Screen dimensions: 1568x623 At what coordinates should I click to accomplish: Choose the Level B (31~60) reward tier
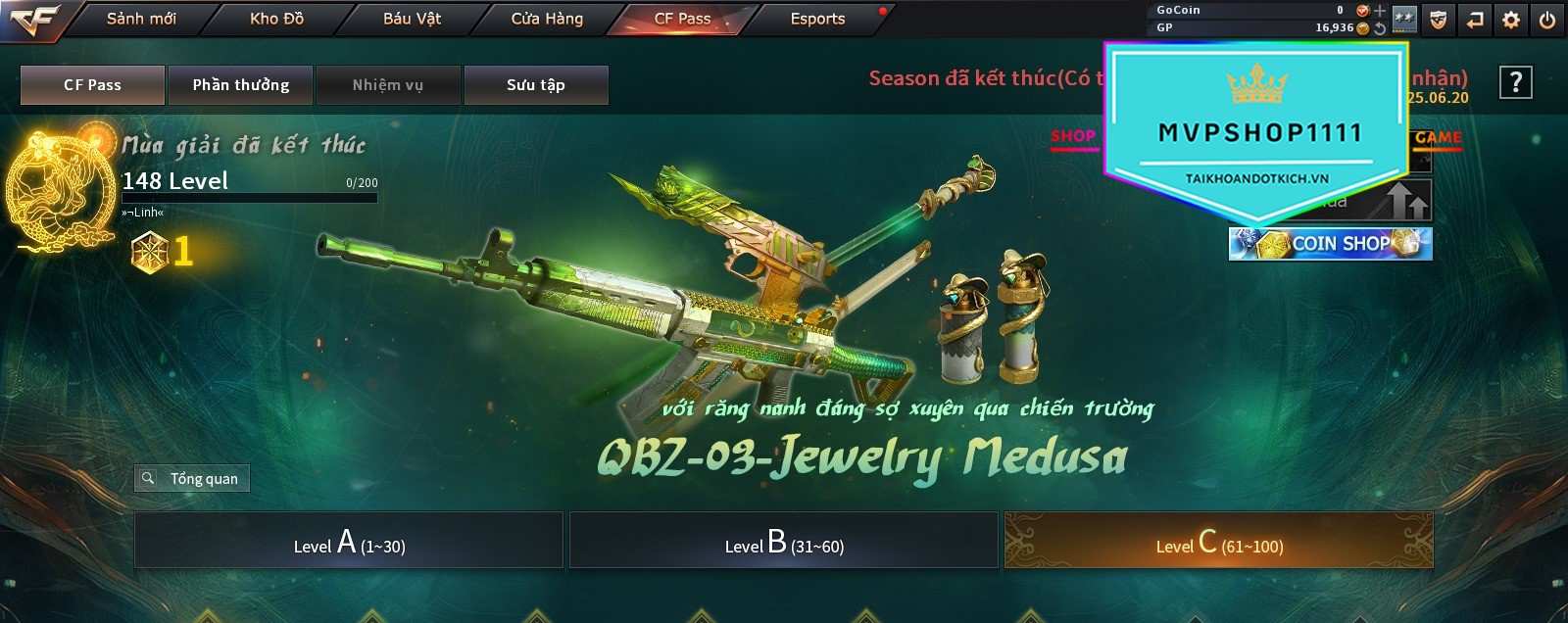tap(784, 541)
